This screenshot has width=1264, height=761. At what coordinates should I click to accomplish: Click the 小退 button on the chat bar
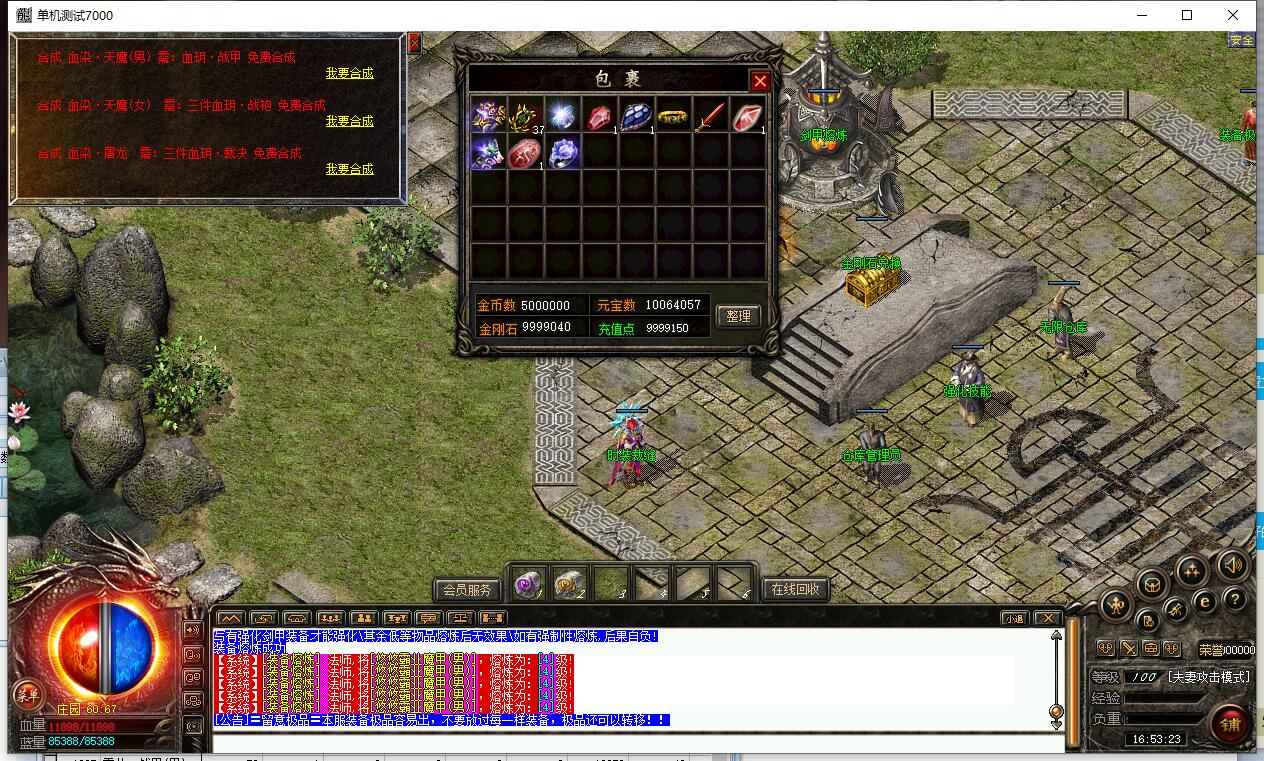click(x=1014, y=618)
